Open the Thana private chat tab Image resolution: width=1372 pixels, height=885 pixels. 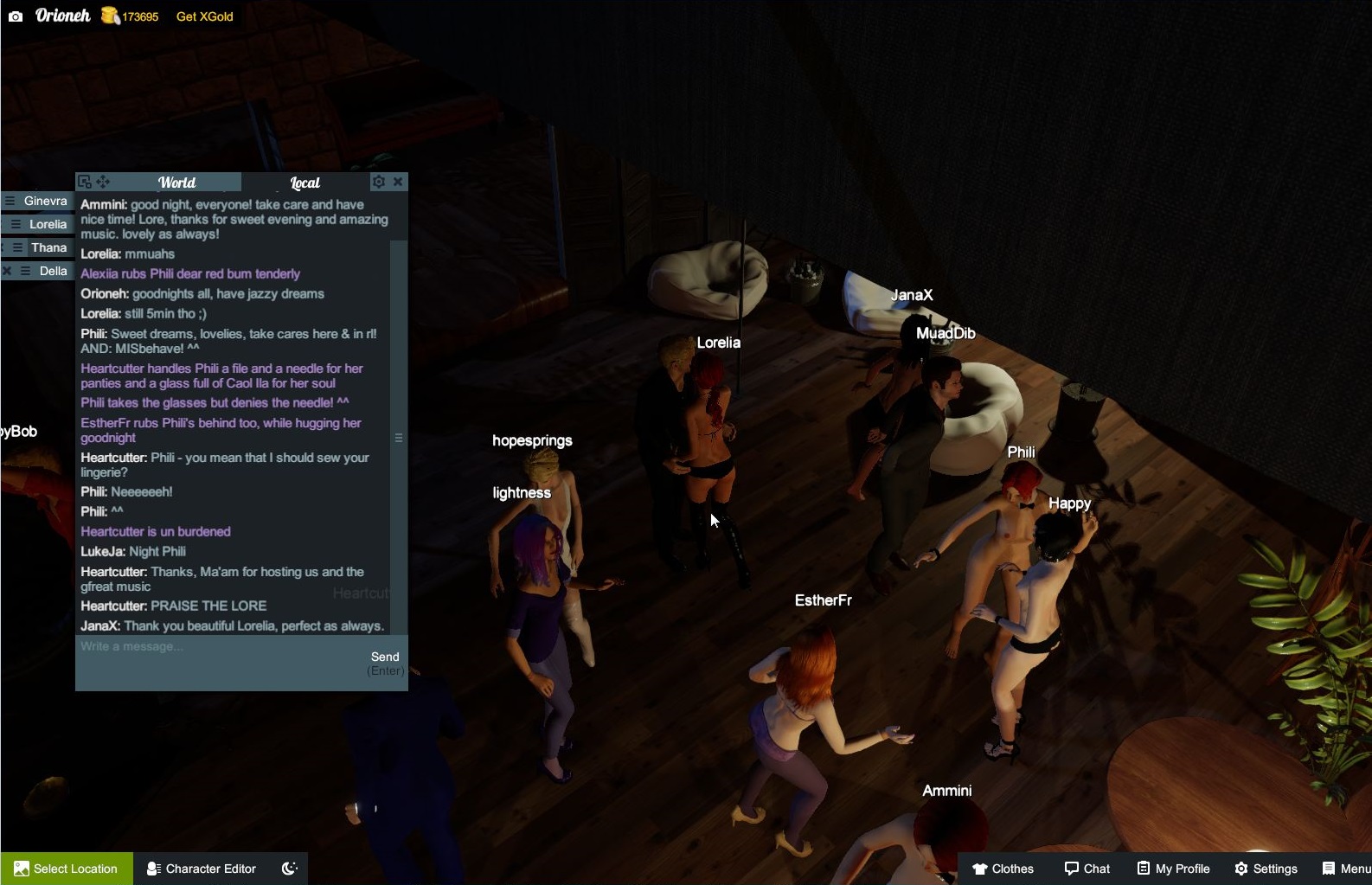tap(48, 247)
